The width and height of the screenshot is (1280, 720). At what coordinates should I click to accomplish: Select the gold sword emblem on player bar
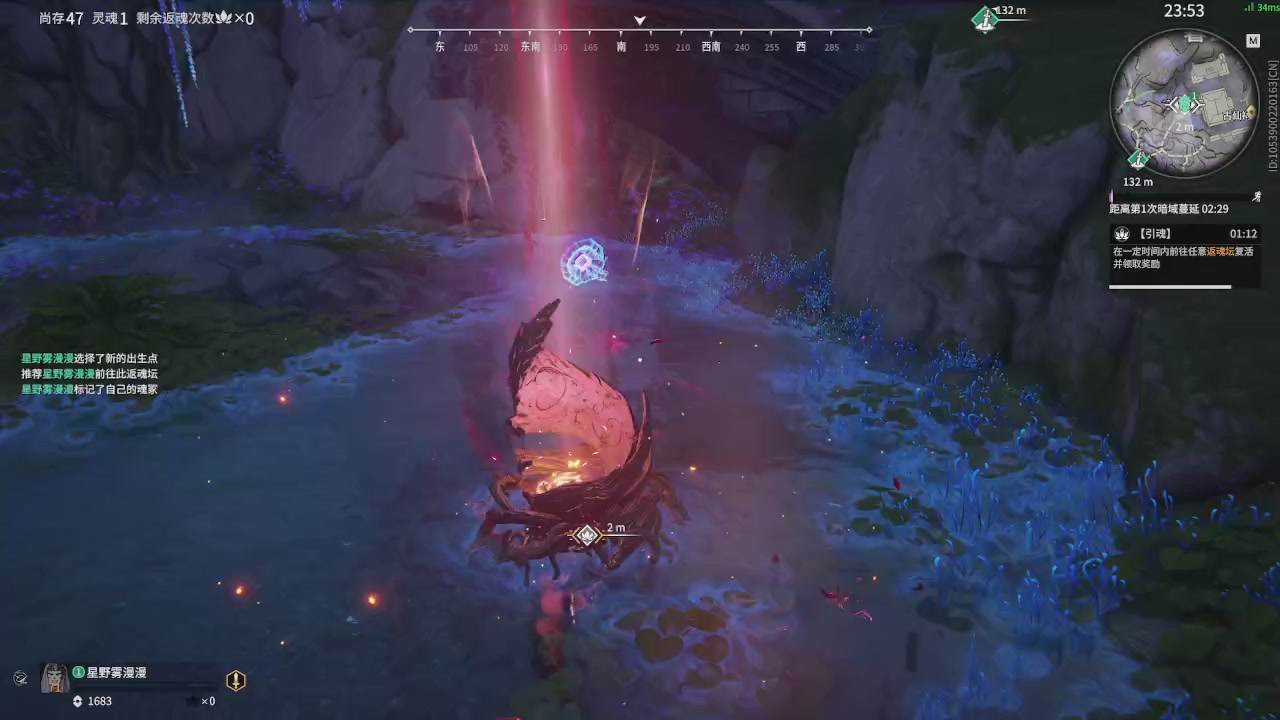click(235, 680)
